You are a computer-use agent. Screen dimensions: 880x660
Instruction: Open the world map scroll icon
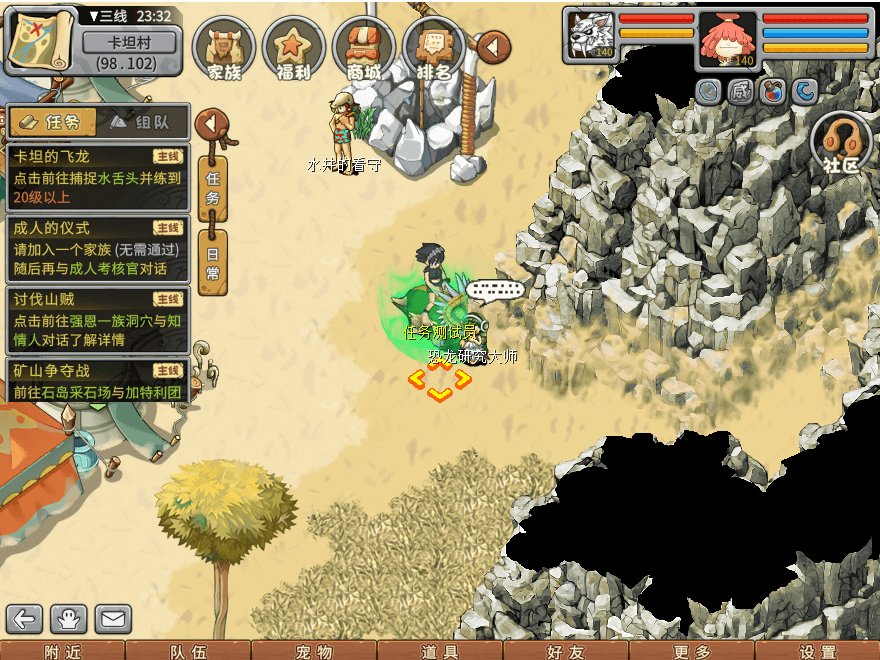[x=41, y=39]
